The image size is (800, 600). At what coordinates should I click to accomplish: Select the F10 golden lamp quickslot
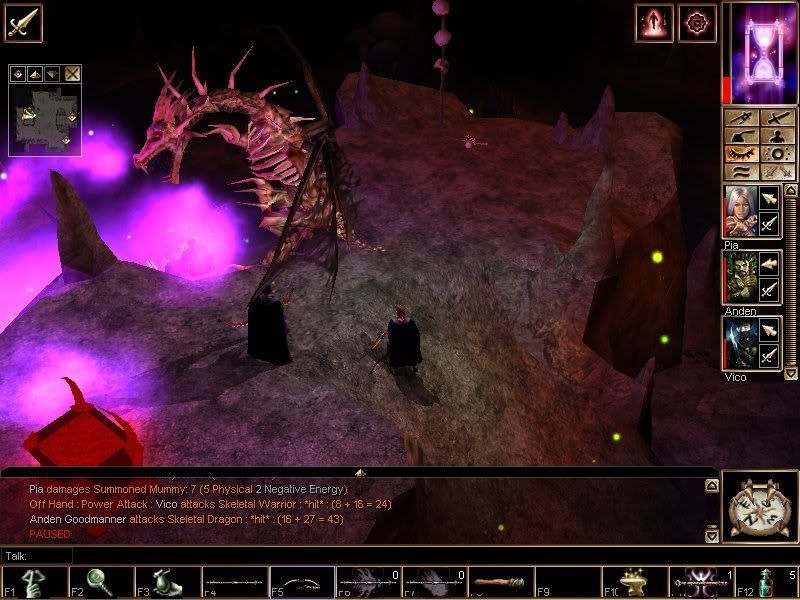[x=634, y=582]
